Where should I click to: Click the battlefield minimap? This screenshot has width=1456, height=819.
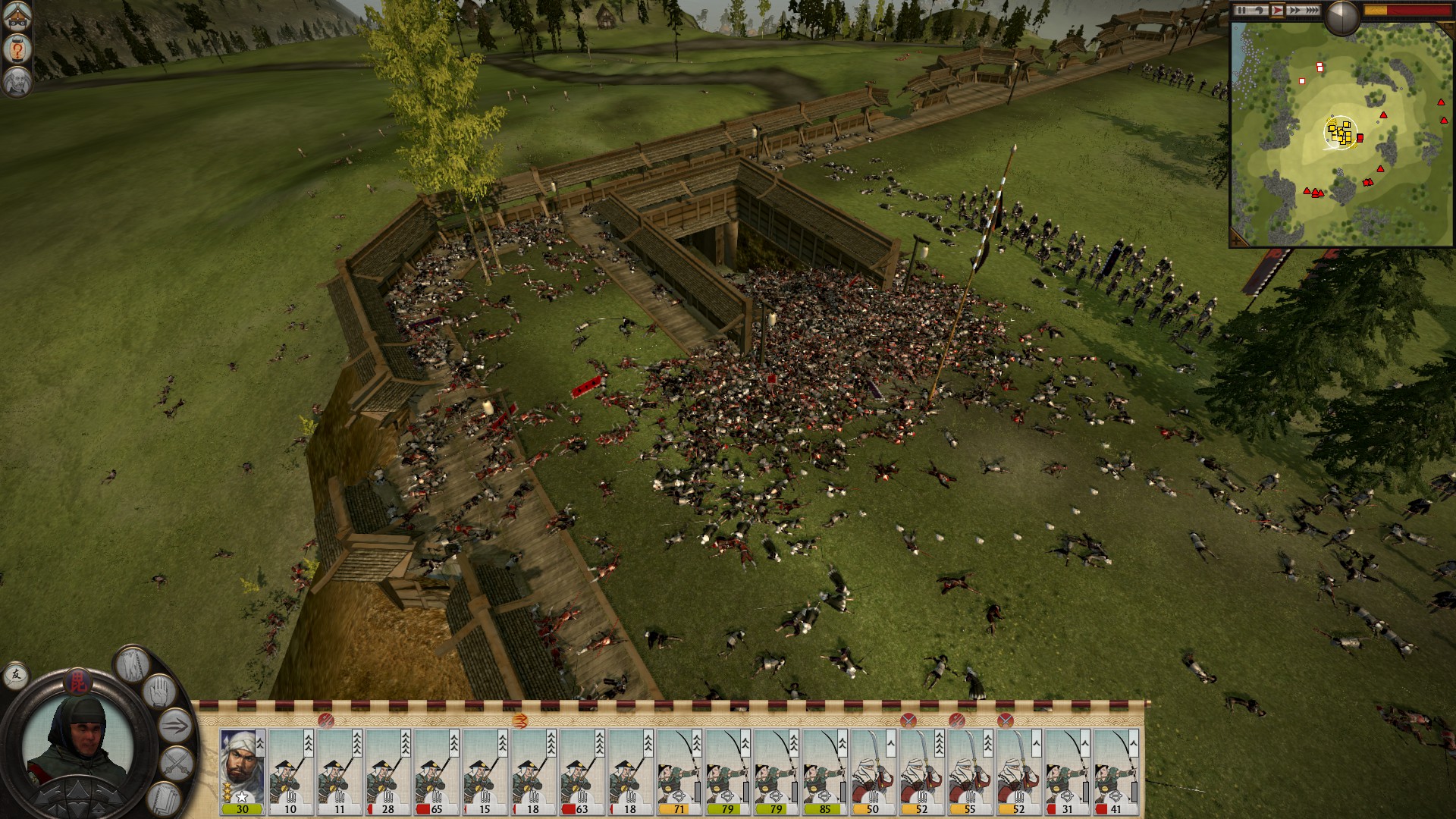pos(1341,134)
